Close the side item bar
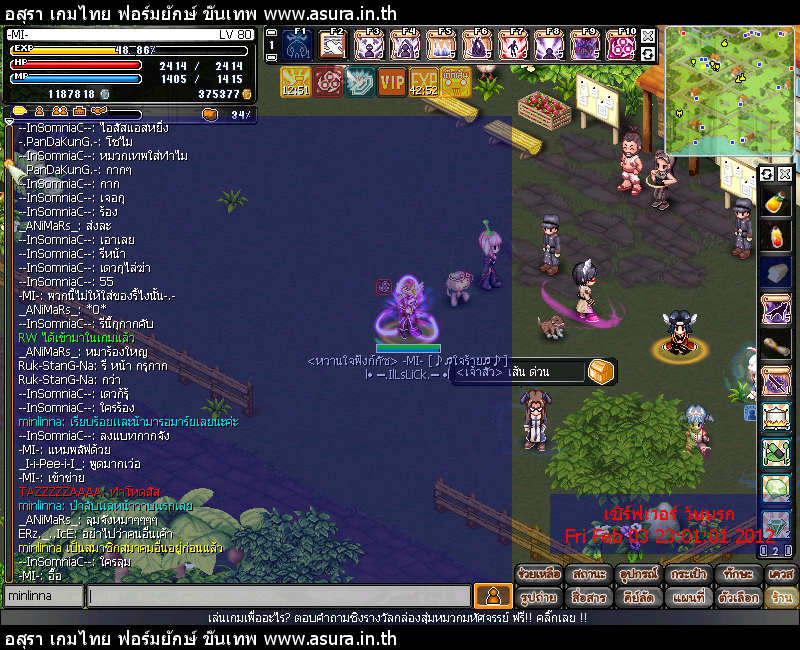The image size is (800, 650). coord(785,174)
